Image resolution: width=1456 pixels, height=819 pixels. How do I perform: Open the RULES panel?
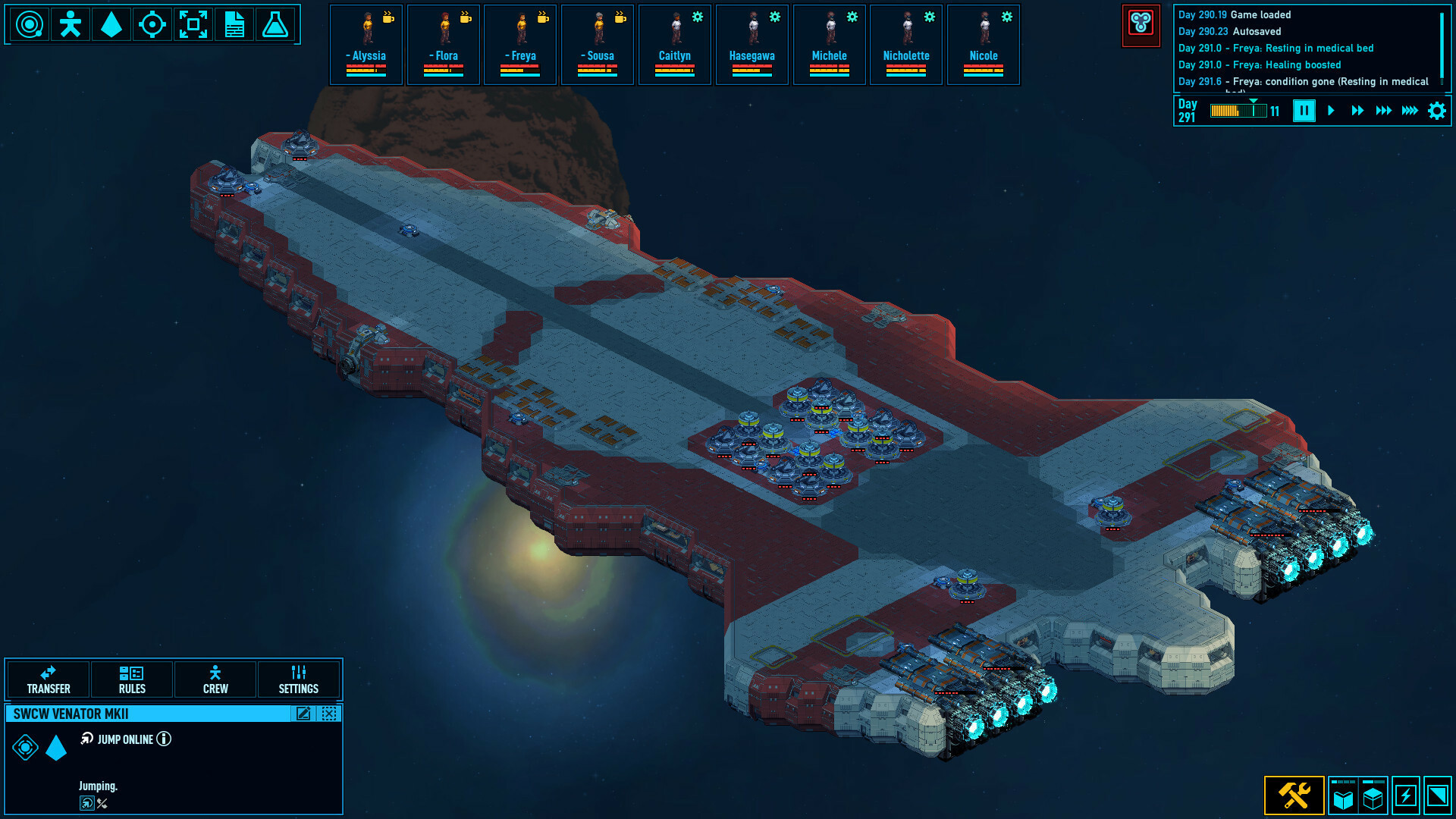pos(132,679)
